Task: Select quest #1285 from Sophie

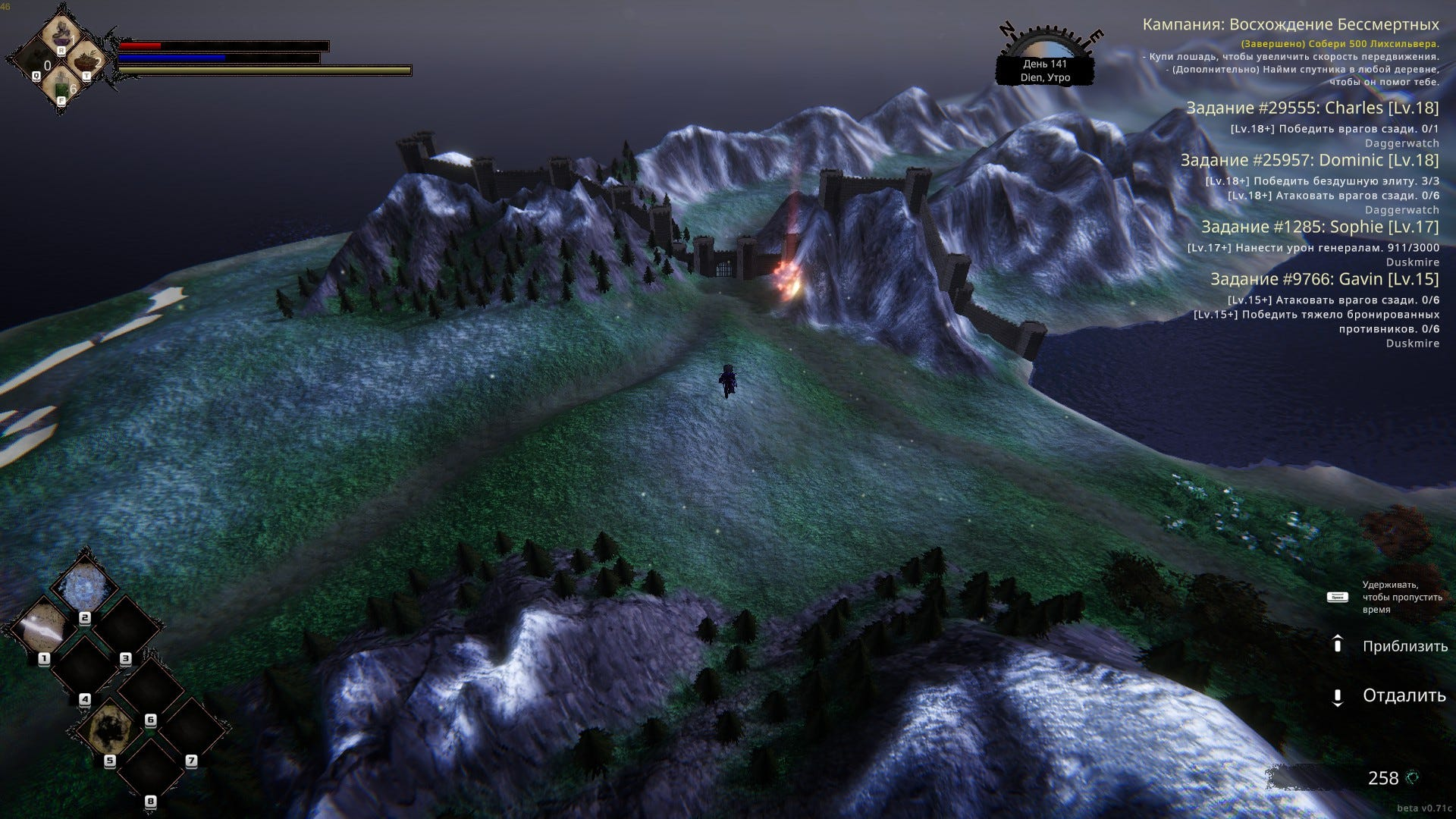Action: pos(1319,227)
